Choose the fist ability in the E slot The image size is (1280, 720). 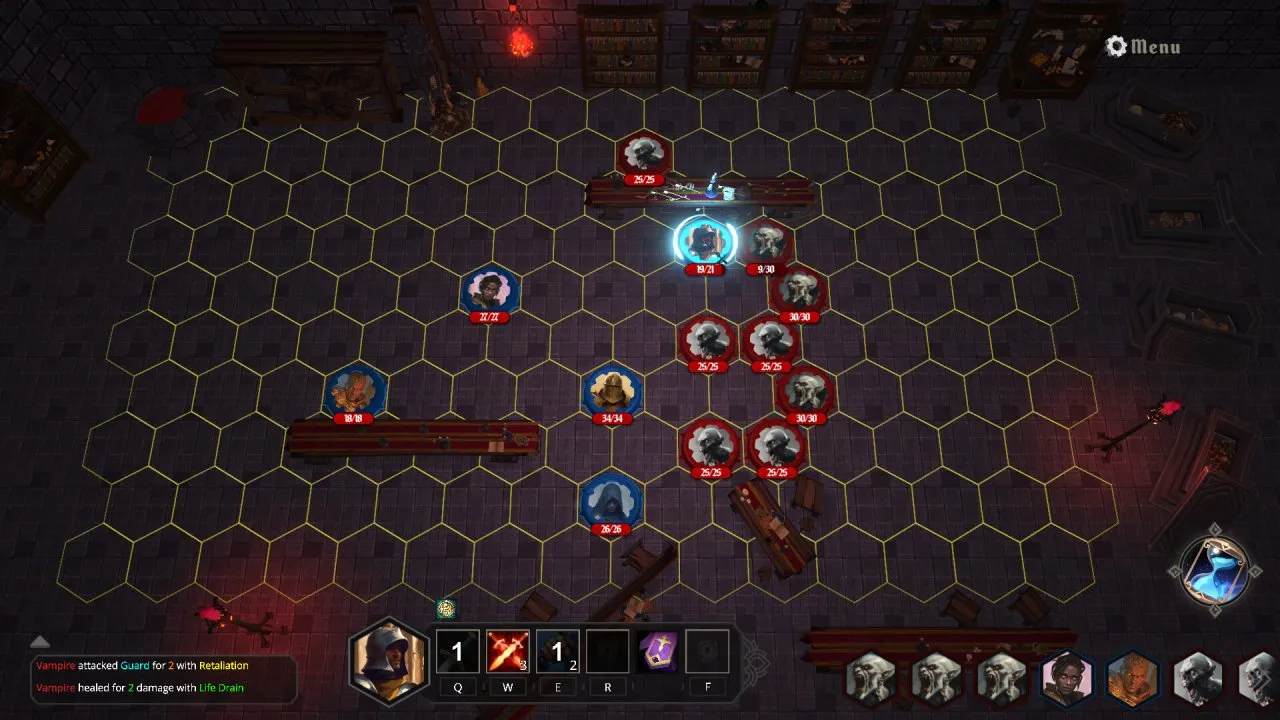[557, 652]
